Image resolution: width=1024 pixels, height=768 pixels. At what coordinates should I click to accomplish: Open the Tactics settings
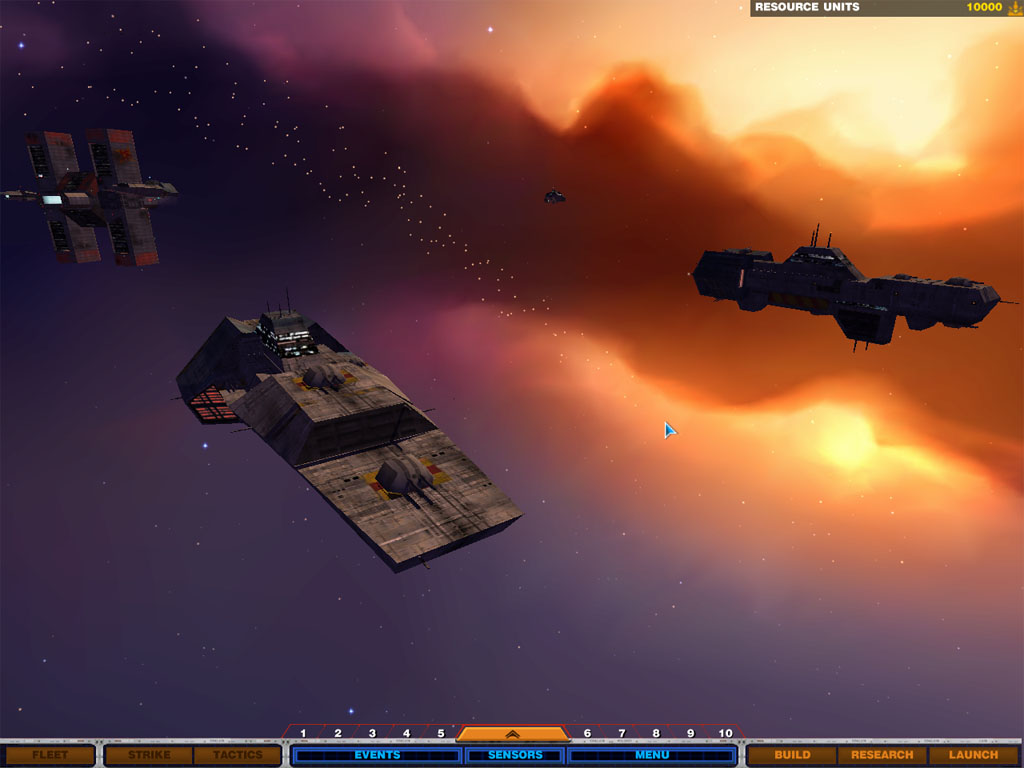[236, 755]
